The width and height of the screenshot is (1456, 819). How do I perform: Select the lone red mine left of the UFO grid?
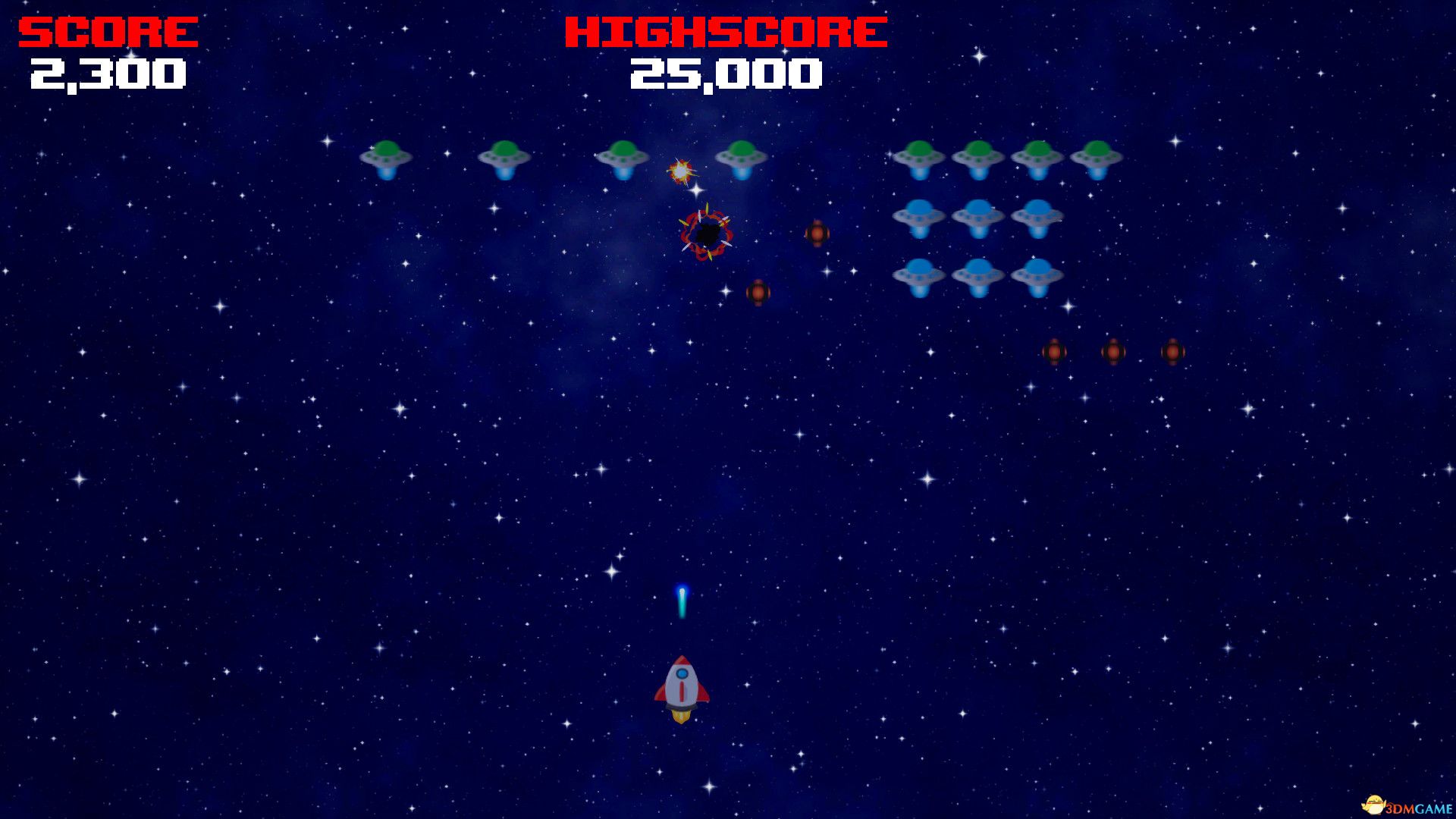coord(817,235)
